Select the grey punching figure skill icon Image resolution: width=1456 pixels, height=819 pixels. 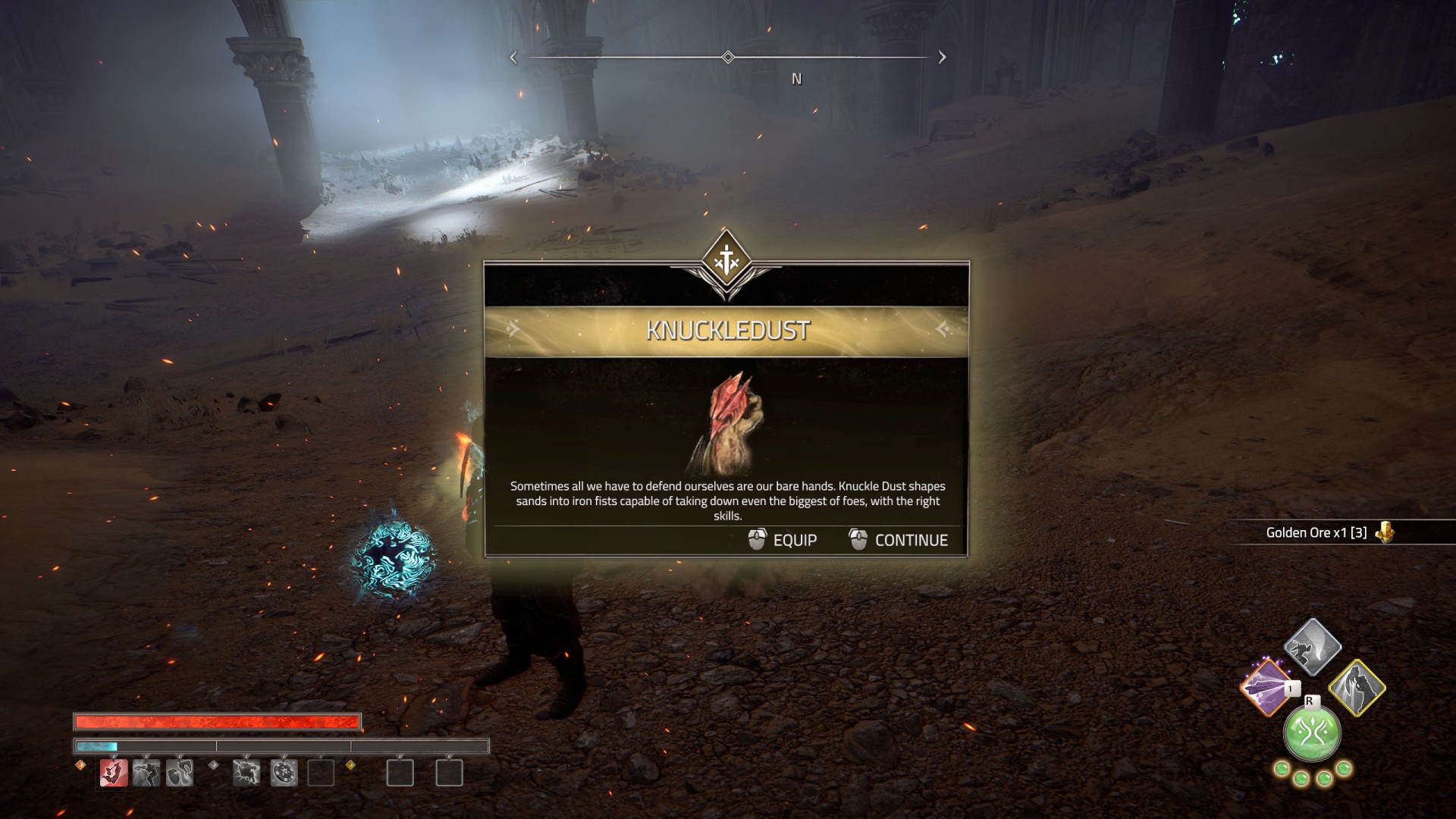(146, 773)
